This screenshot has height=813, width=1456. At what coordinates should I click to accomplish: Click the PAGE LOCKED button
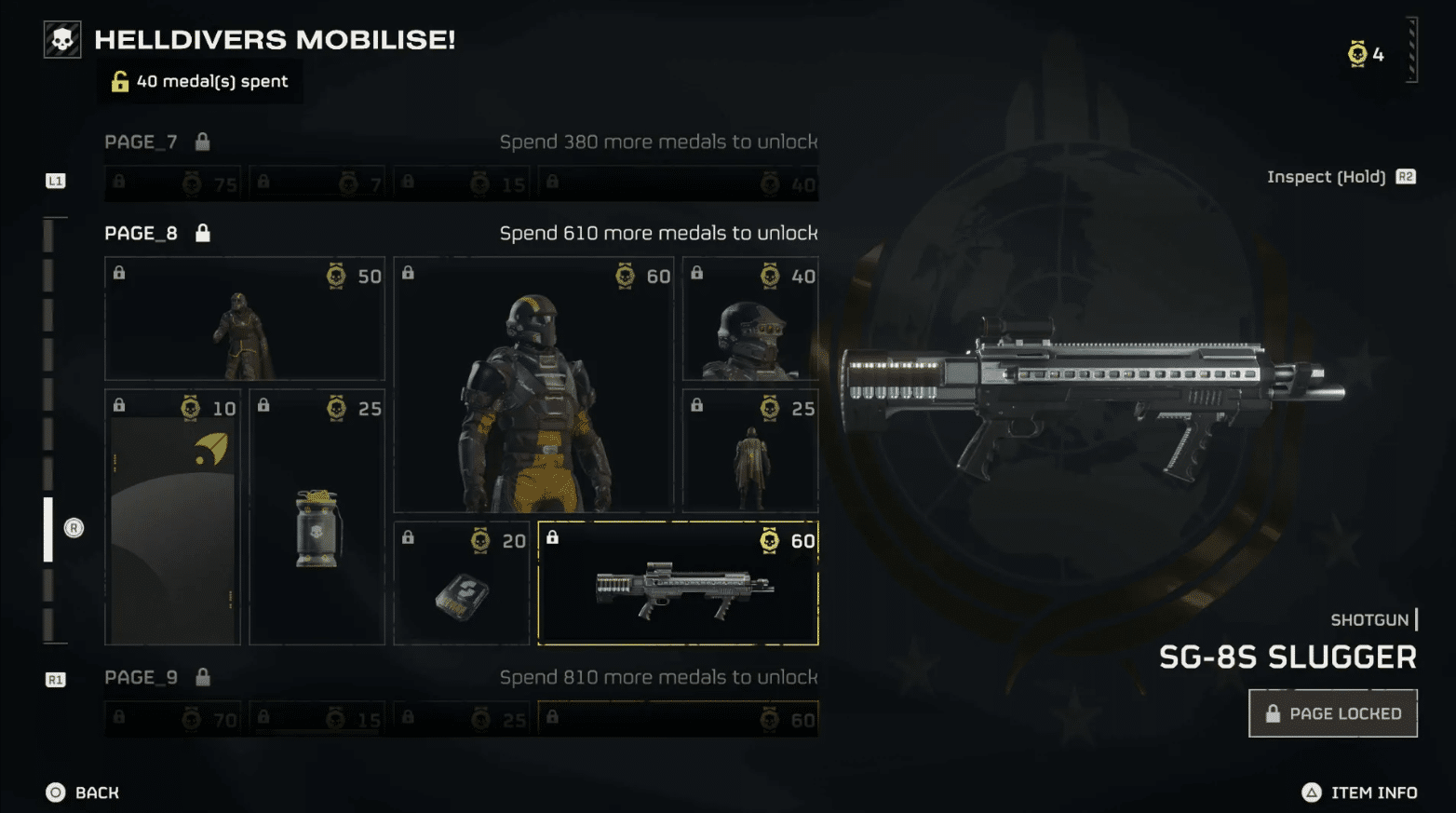(1333, 712)
